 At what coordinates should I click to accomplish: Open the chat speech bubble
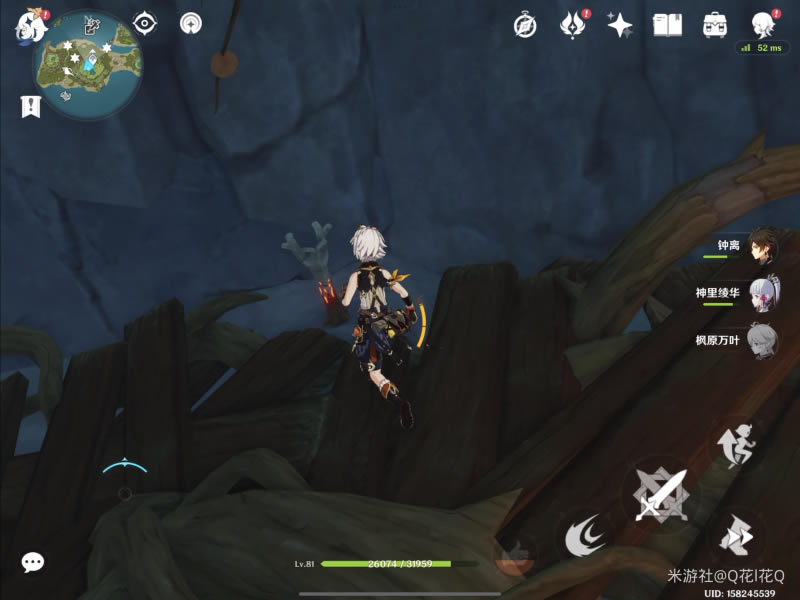click(x=33, y=562)
